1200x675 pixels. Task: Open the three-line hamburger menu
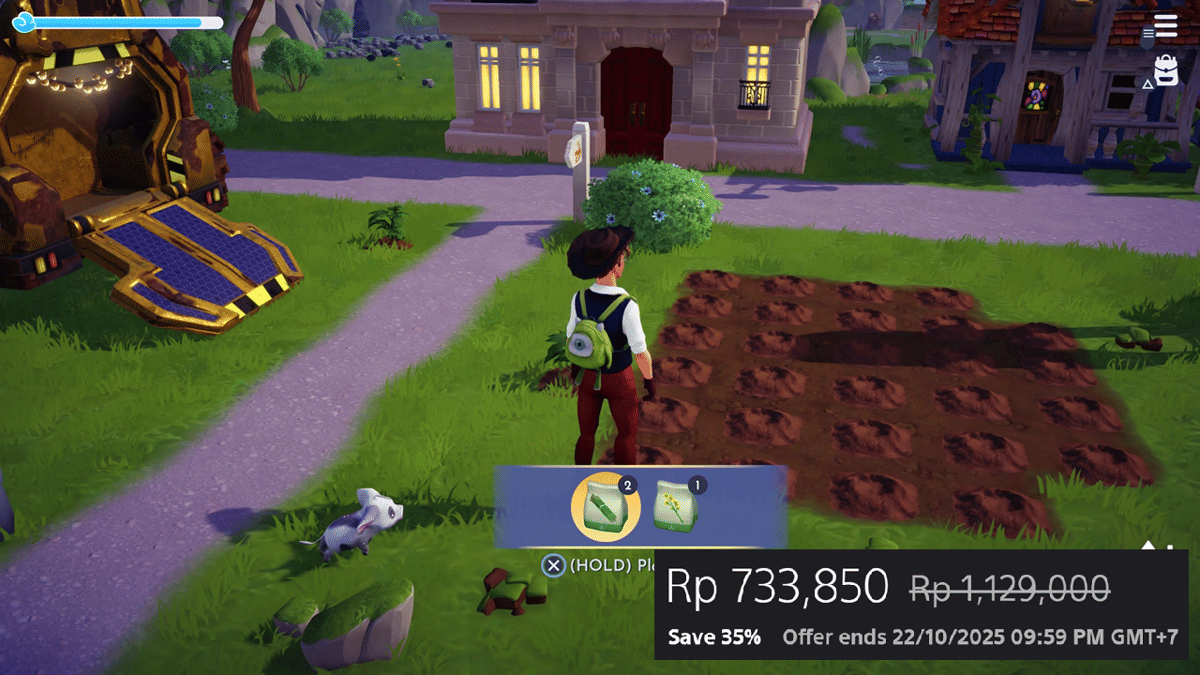(x=1165, y=27)
